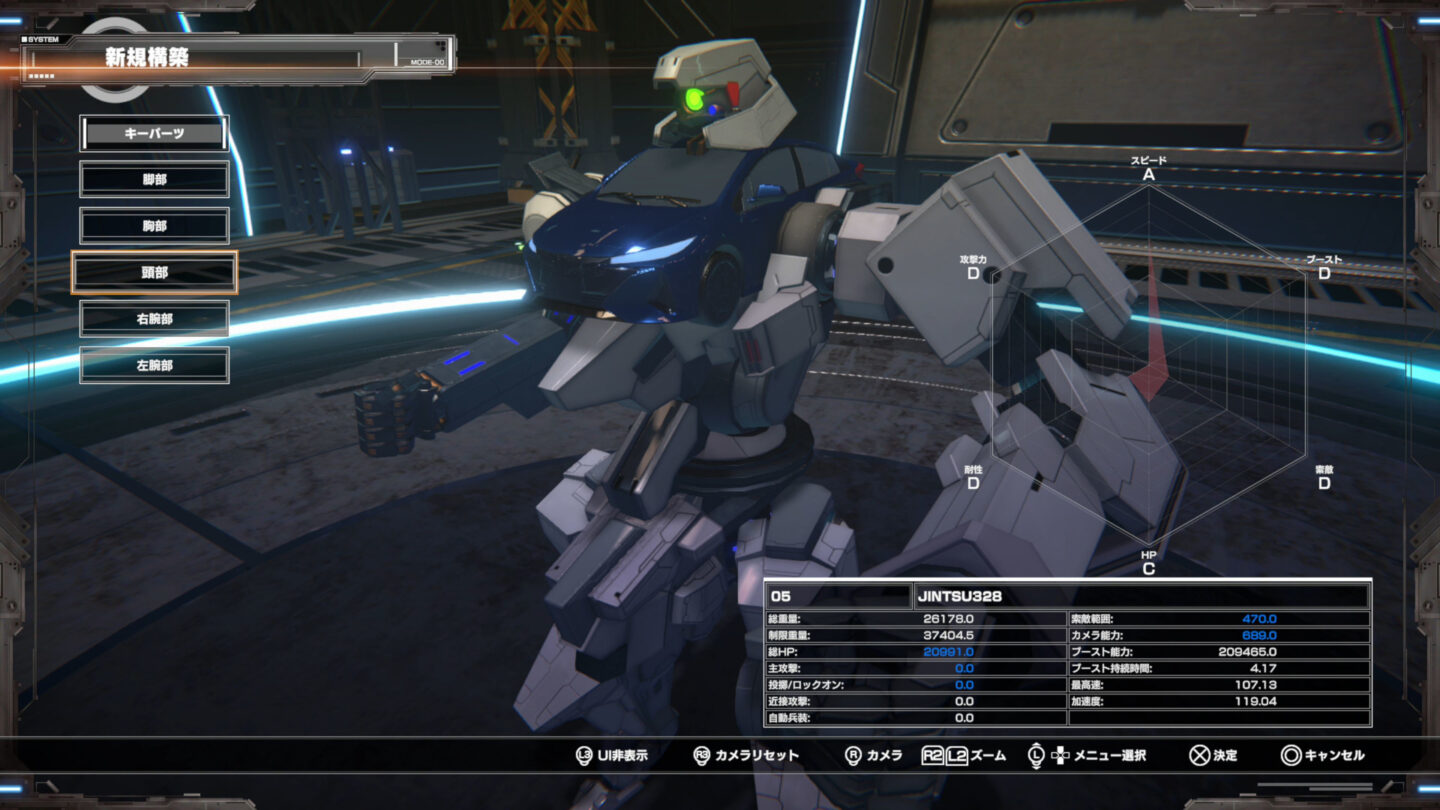Viewport: 1440px width, 810px height.
Task: Open the 右腕部 parts list
Action: point(153,318)
